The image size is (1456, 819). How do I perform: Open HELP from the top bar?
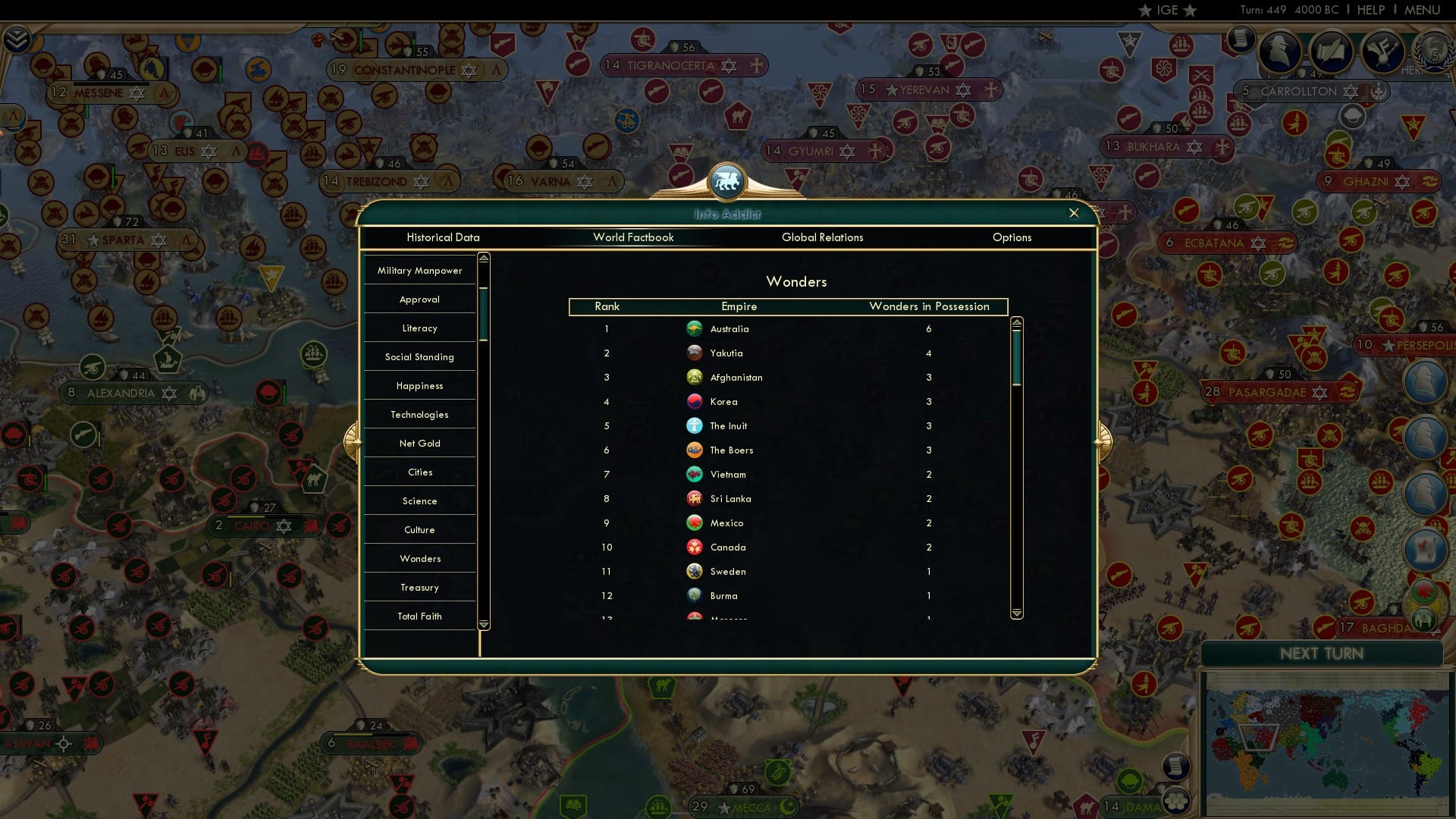[x=1370, y=10]
